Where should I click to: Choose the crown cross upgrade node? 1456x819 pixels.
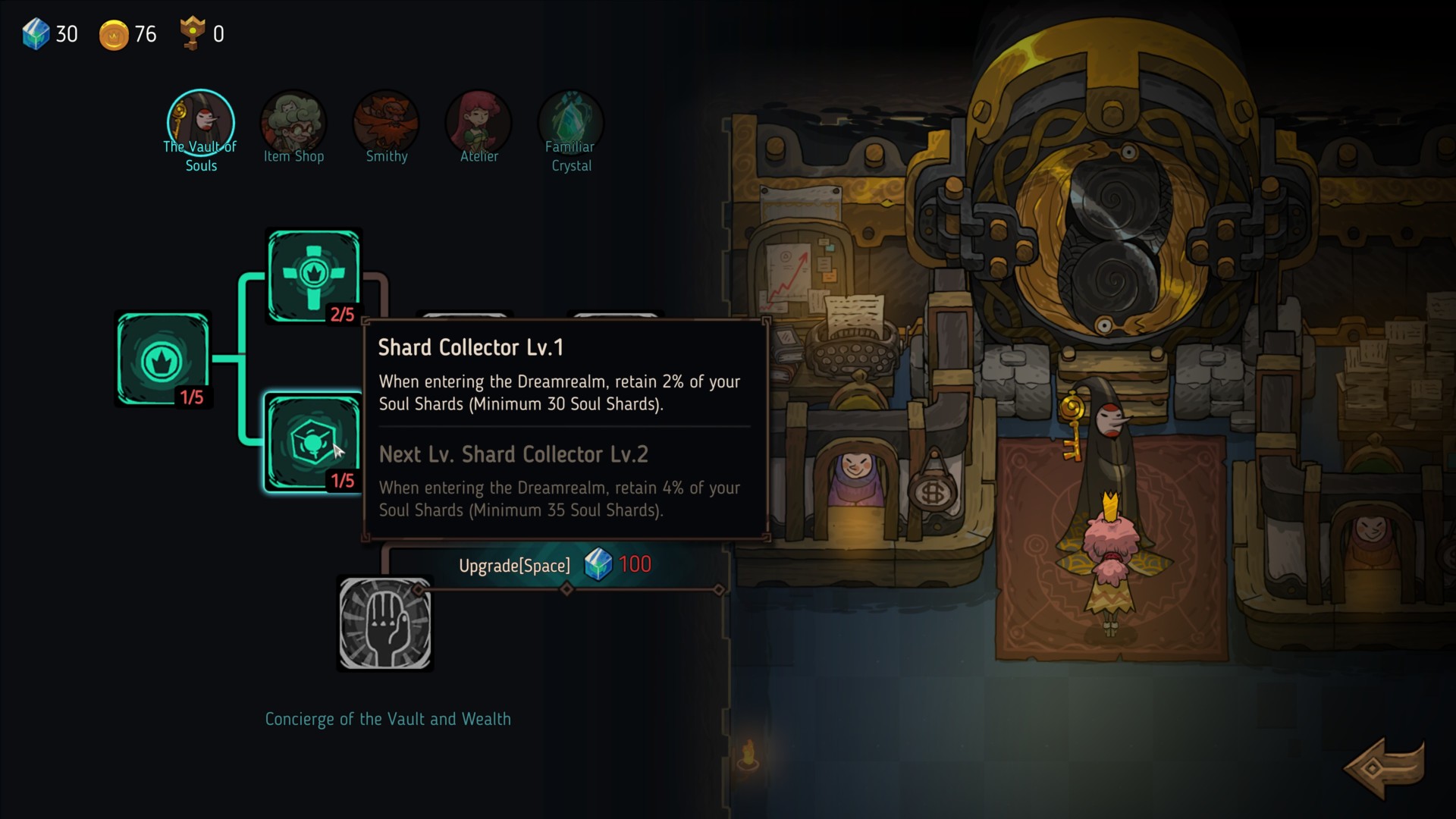coord(313,275)
